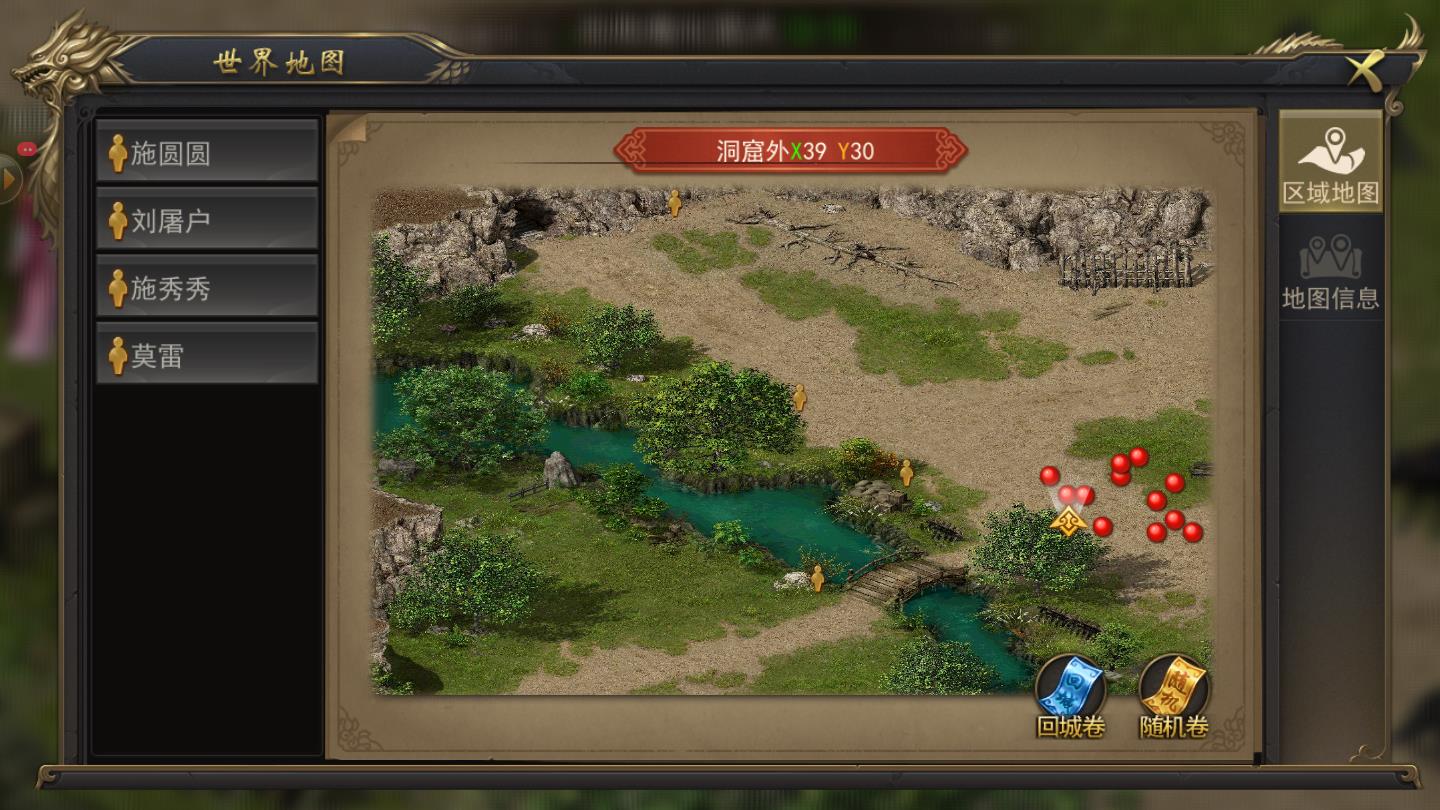Expand the left edge arrow panel
1440x810 pixels.
[10, 180]
